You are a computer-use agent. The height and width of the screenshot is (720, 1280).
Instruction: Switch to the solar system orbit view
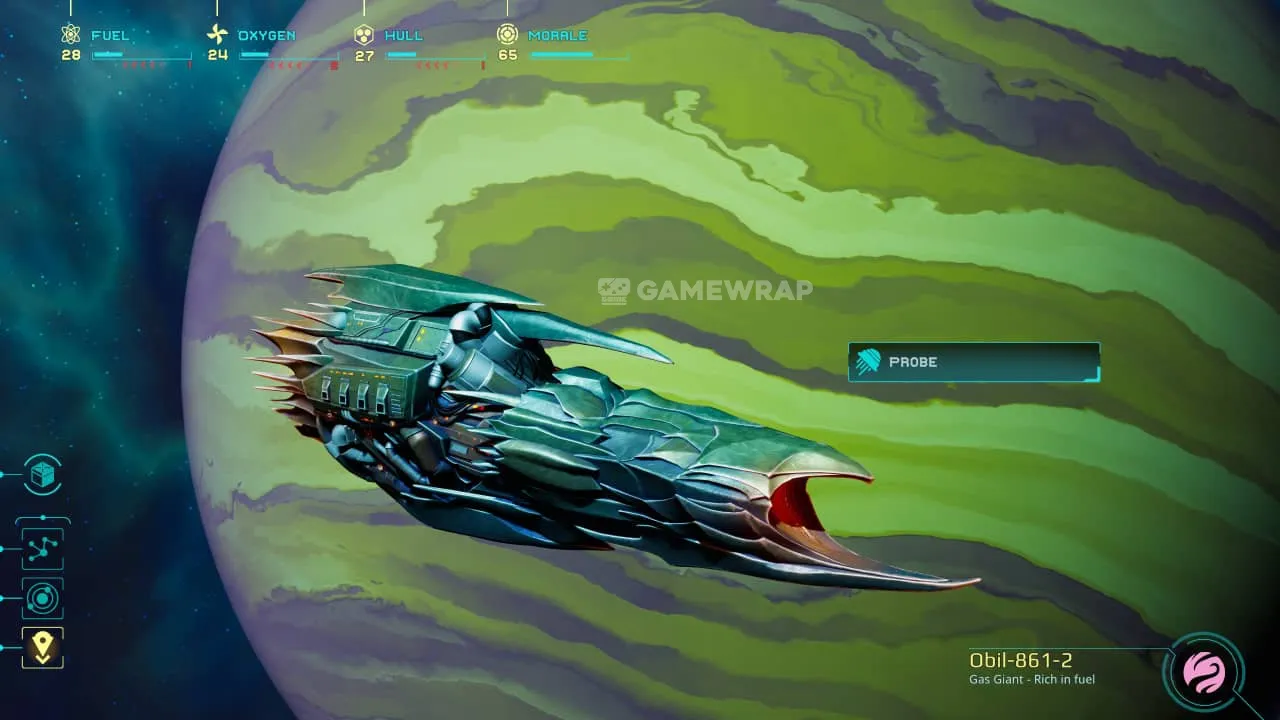point(42,598)
